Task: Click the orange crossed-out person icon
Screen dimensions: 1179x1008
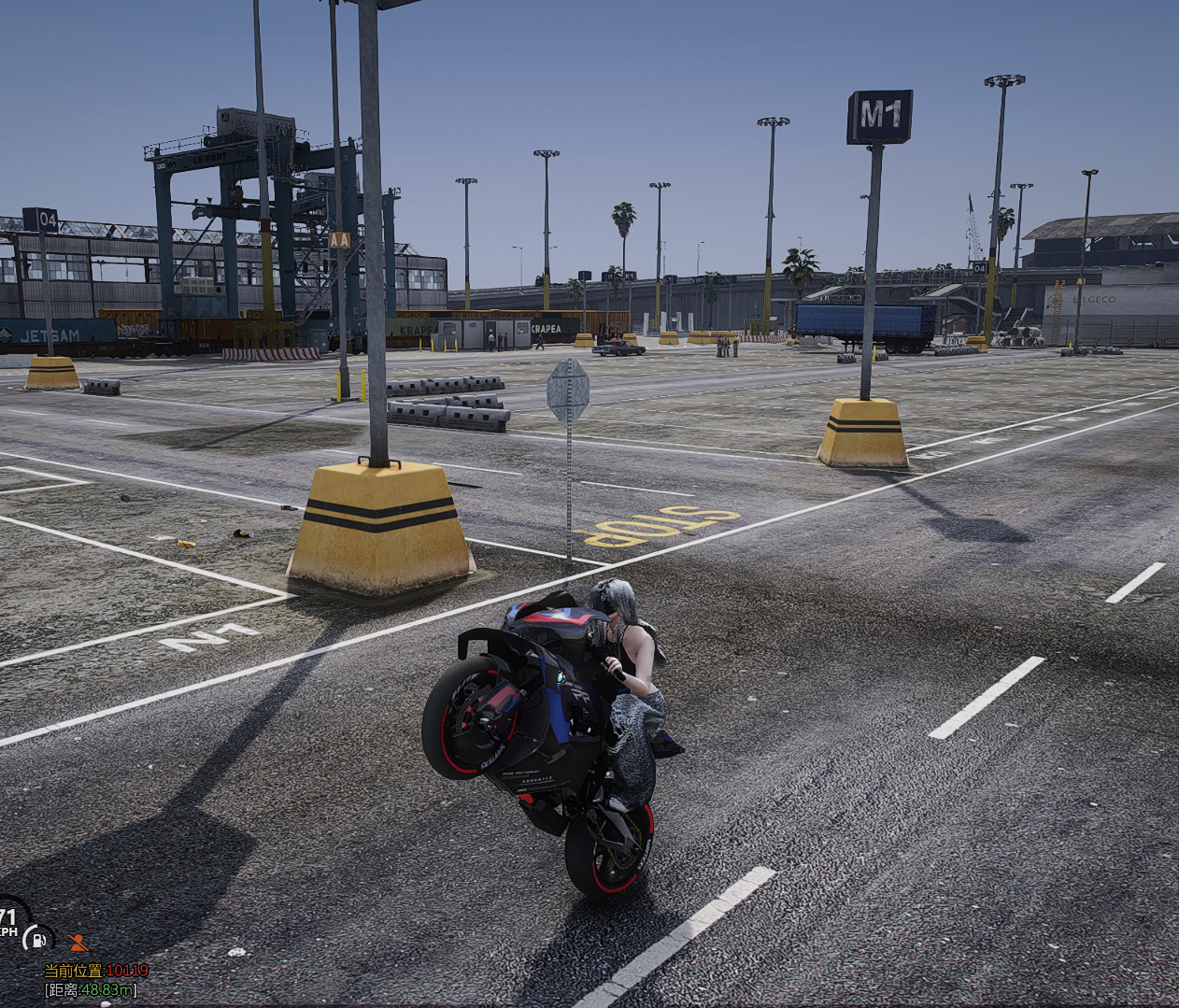Action: point(78,942)
